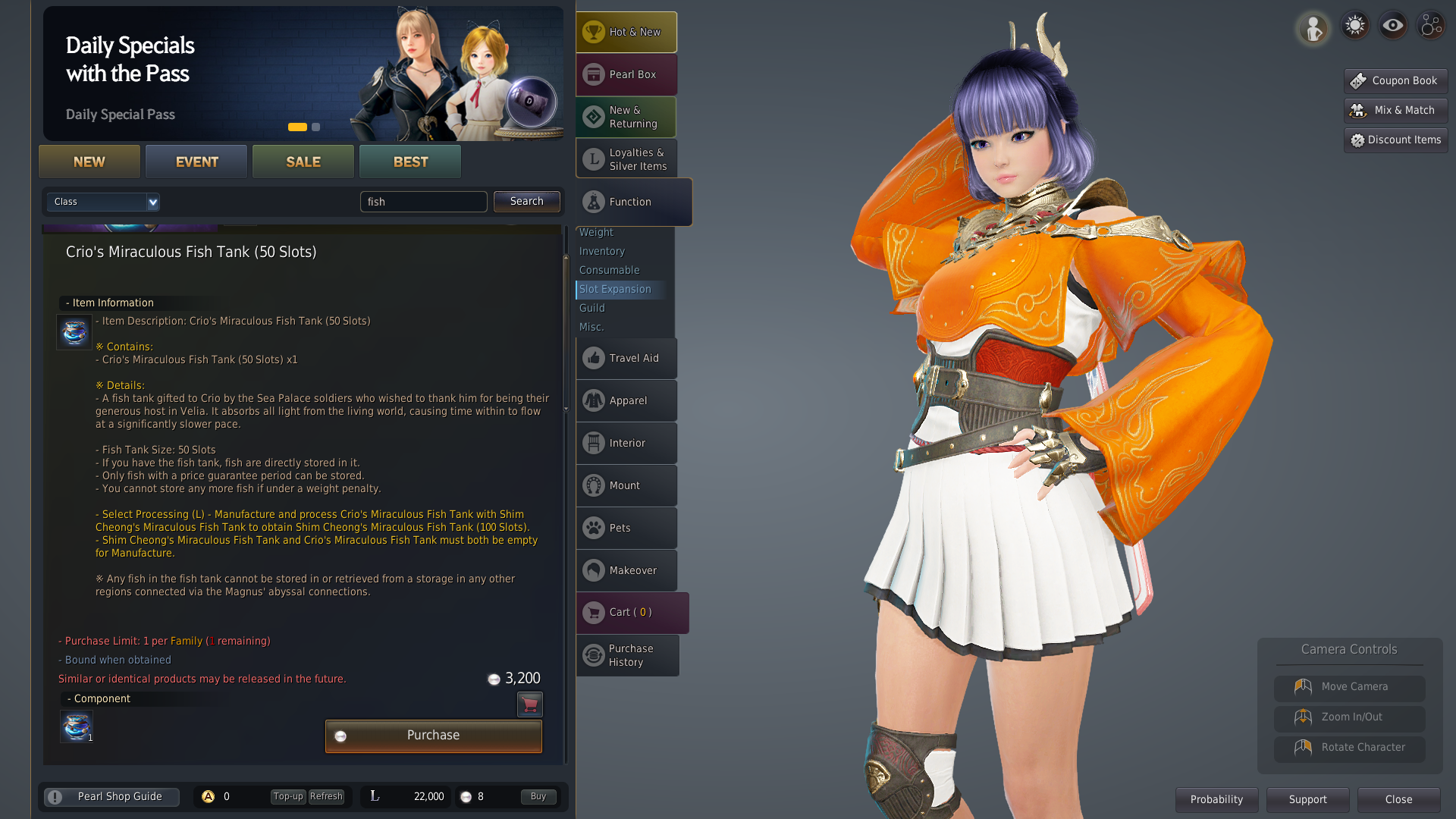Purchase Crio's Miraculous Fish Tank
The height and width of the screenshot is (819, 1456).
[x=433, y=736]
